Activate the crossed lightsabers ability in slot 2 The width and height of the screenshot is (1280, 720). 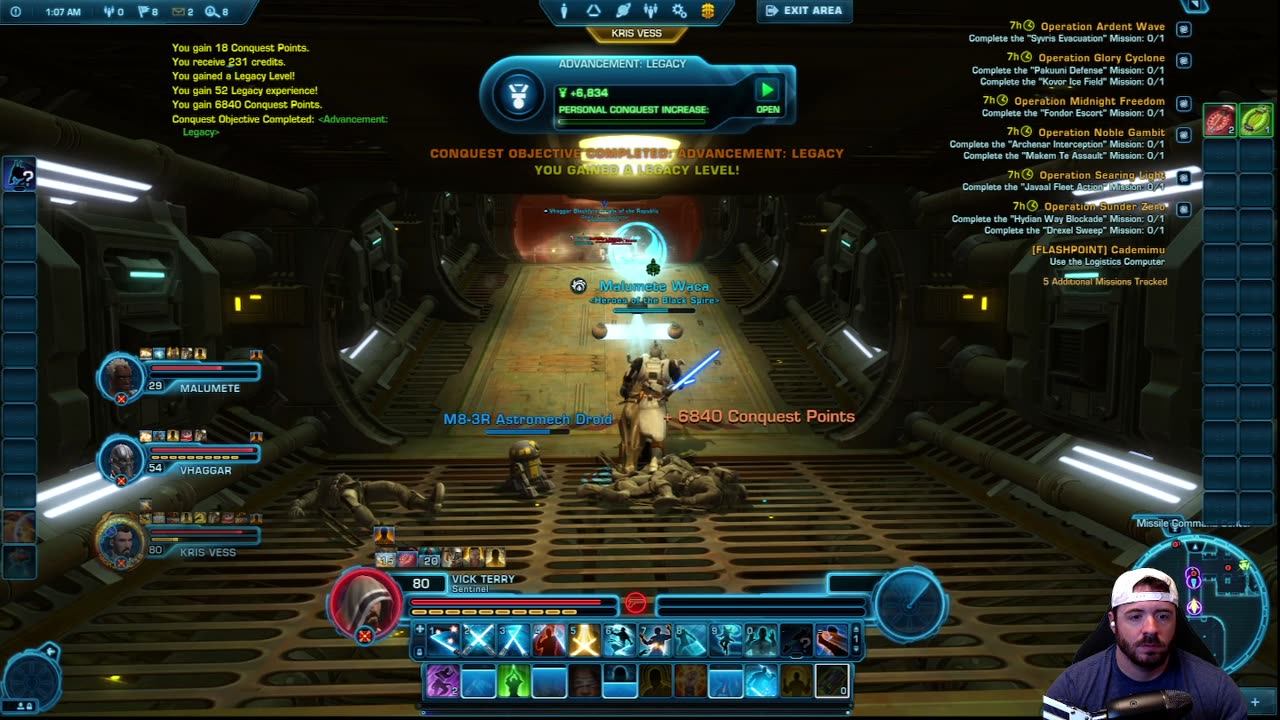tap(479, 639)
